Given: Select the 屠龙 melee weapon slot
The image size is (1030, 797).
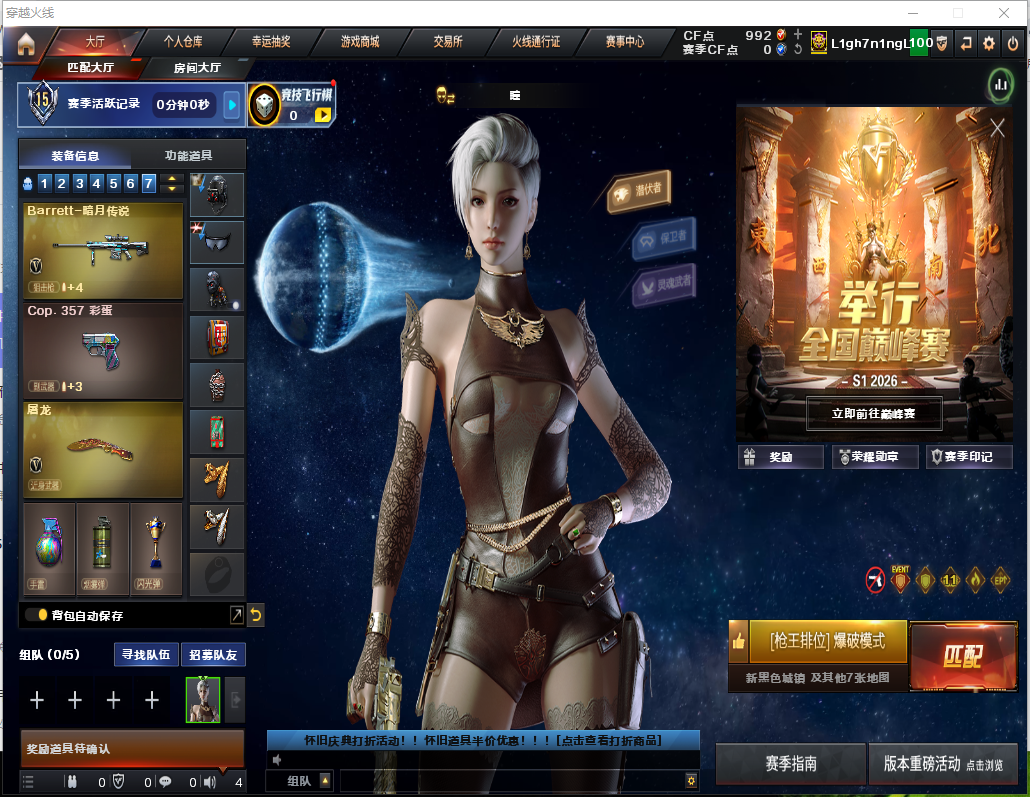Looking at the screenshot, I should tap(103, 449).
